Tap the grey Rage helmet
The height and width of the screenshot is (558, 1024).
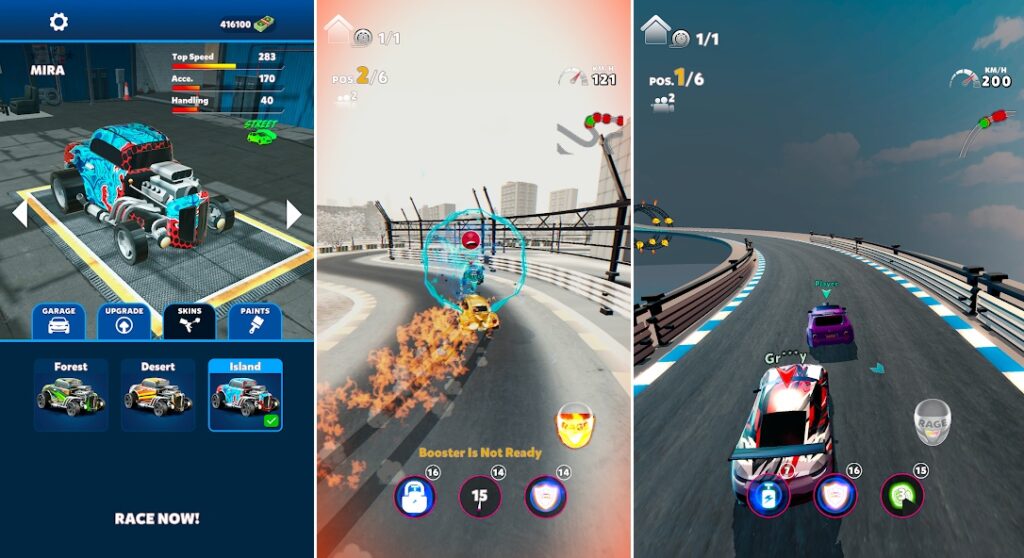(x=932, y=421)
